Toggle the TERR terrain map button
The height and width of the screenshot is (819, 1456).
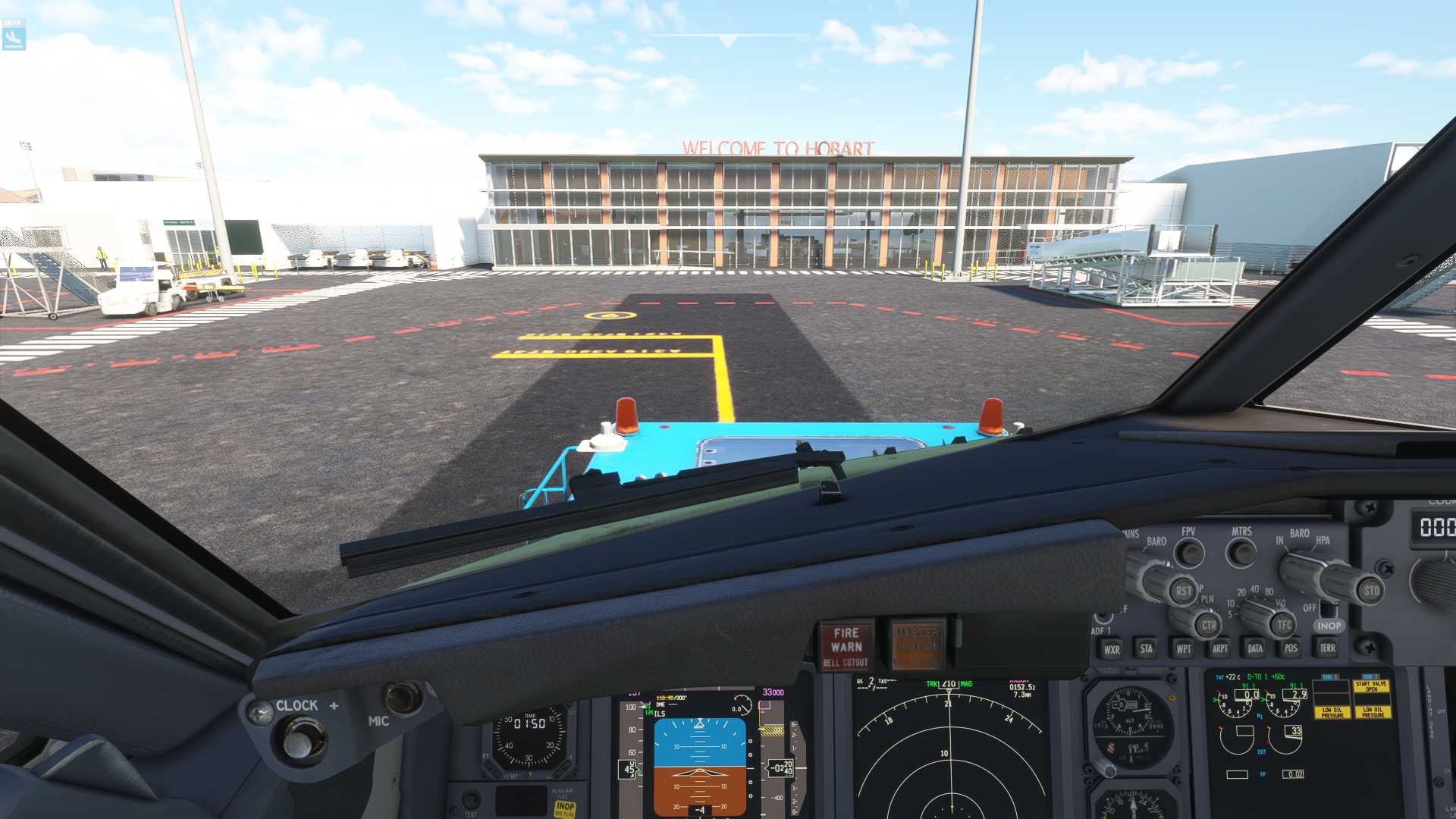[1327, 648]
